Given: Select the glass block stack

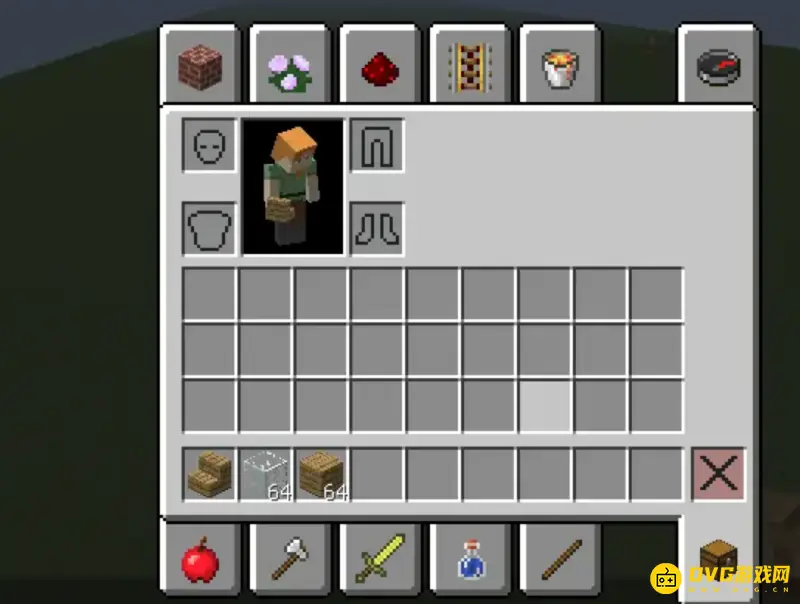Looking at the screenshot, I should pos(266,474).
